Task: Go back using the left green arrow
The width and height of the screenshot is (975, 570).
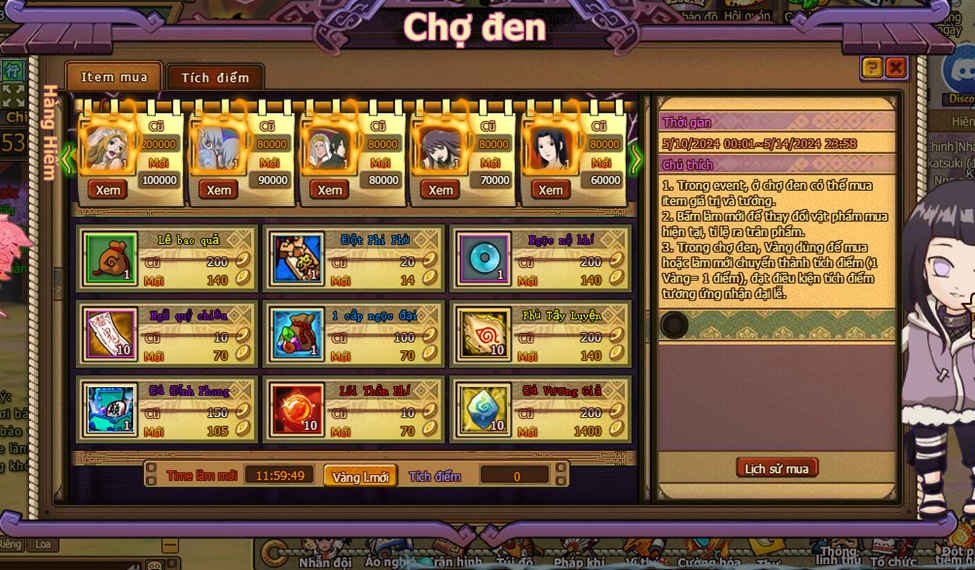Action: (x=67, y=158)
